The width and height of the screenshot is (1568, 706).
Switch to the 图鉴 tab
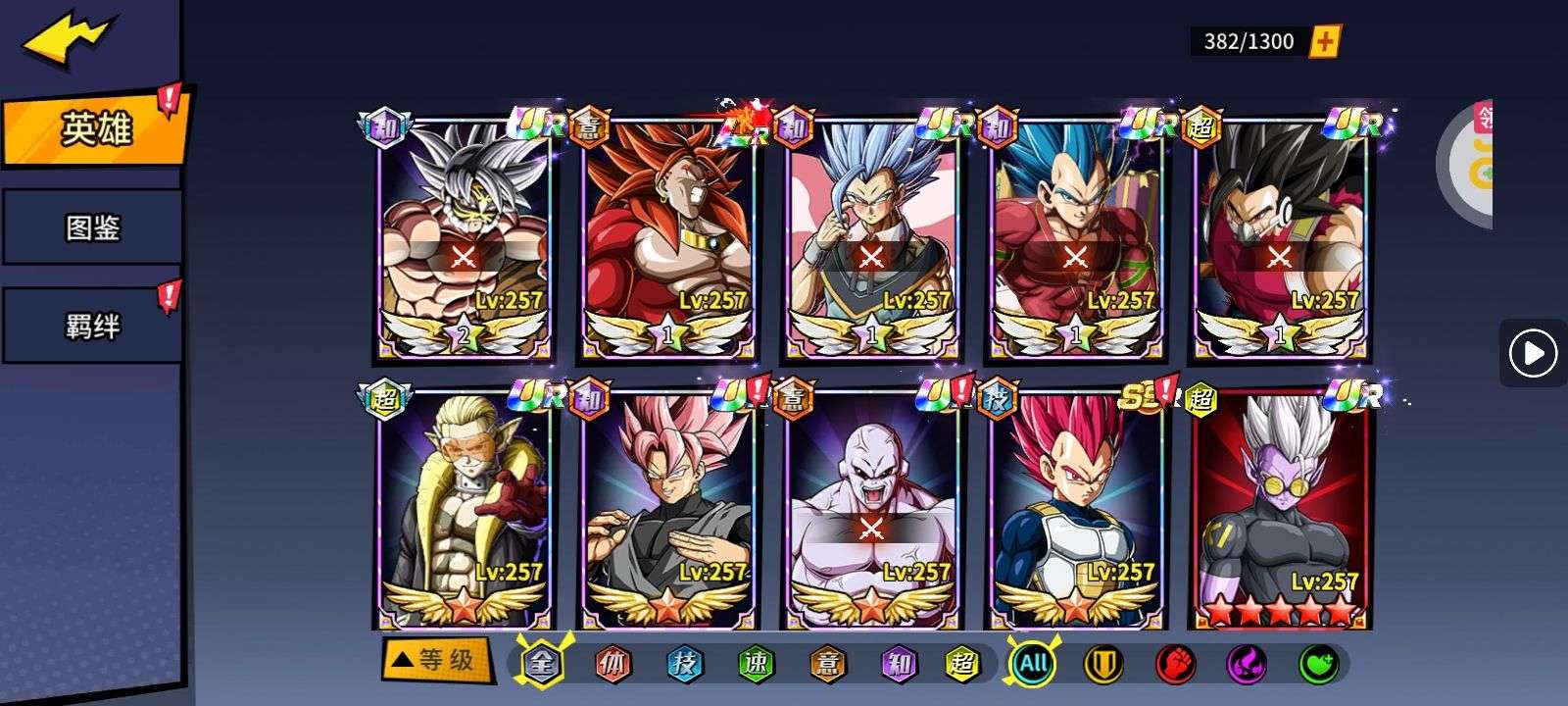pyautogui.click(x=92, y=228)
